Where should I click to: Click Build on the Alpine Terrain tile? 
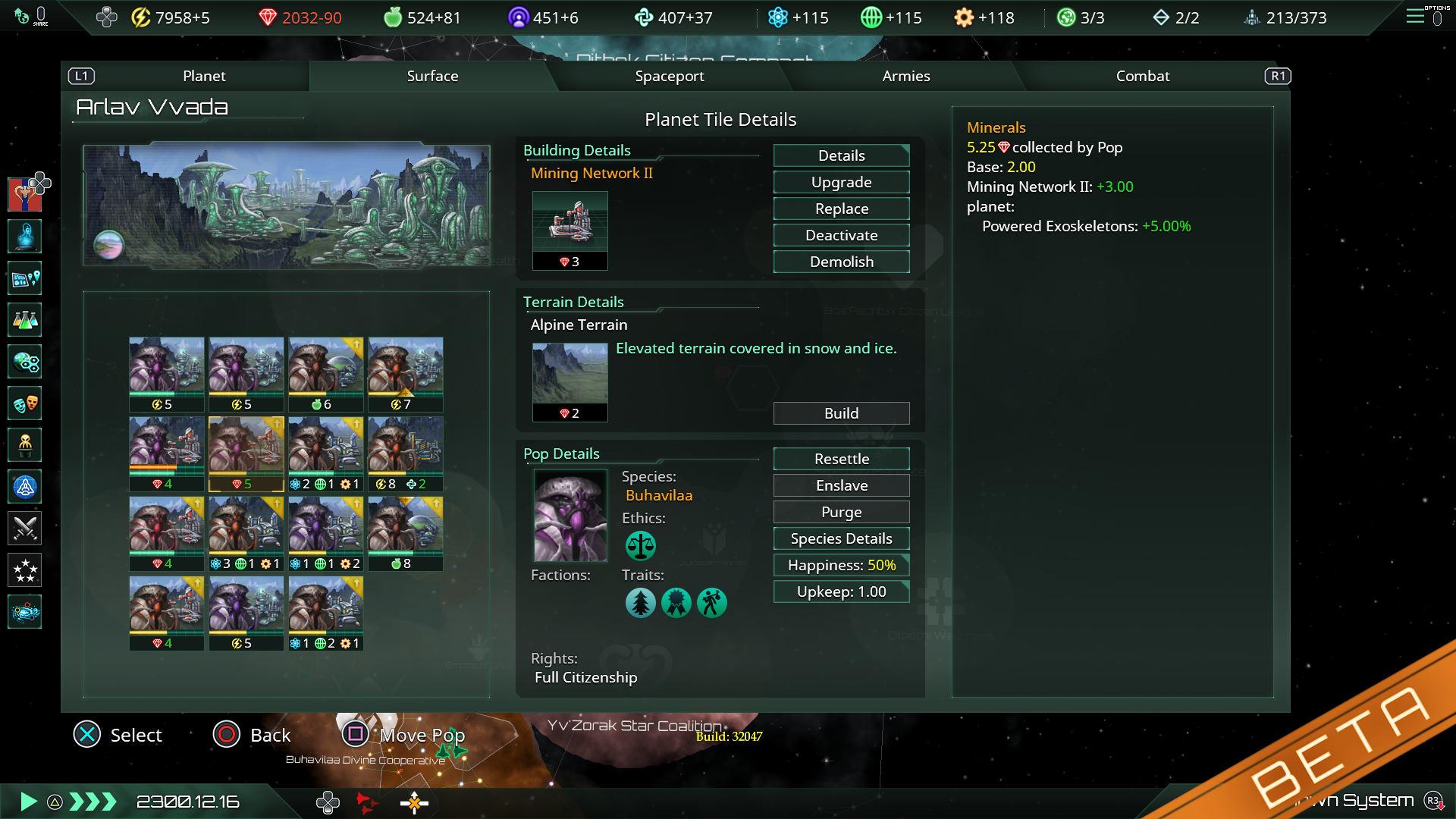tap(841, 413)
